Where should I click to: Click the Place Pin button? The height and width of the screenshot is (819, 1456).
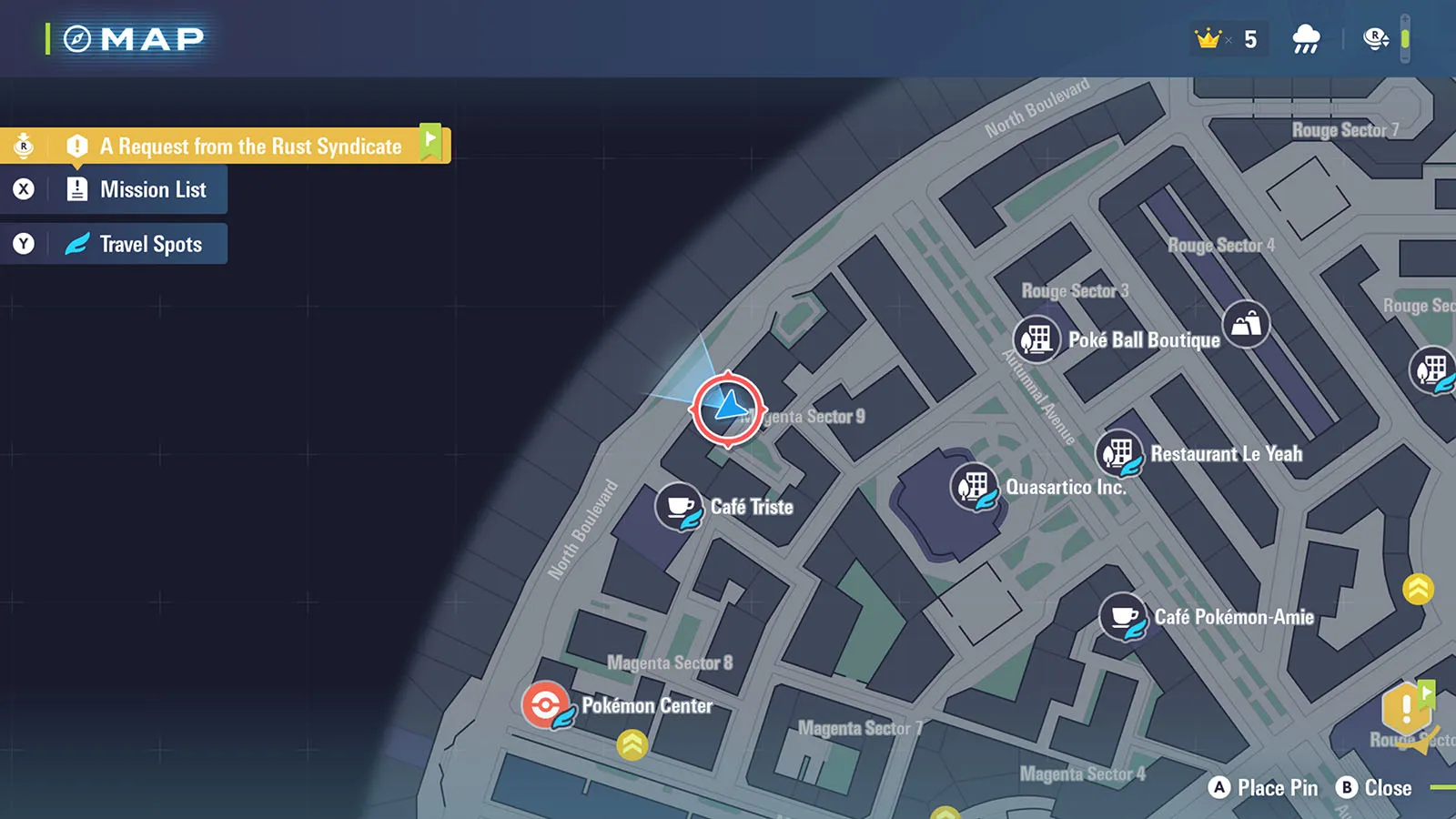(1264, 788)
